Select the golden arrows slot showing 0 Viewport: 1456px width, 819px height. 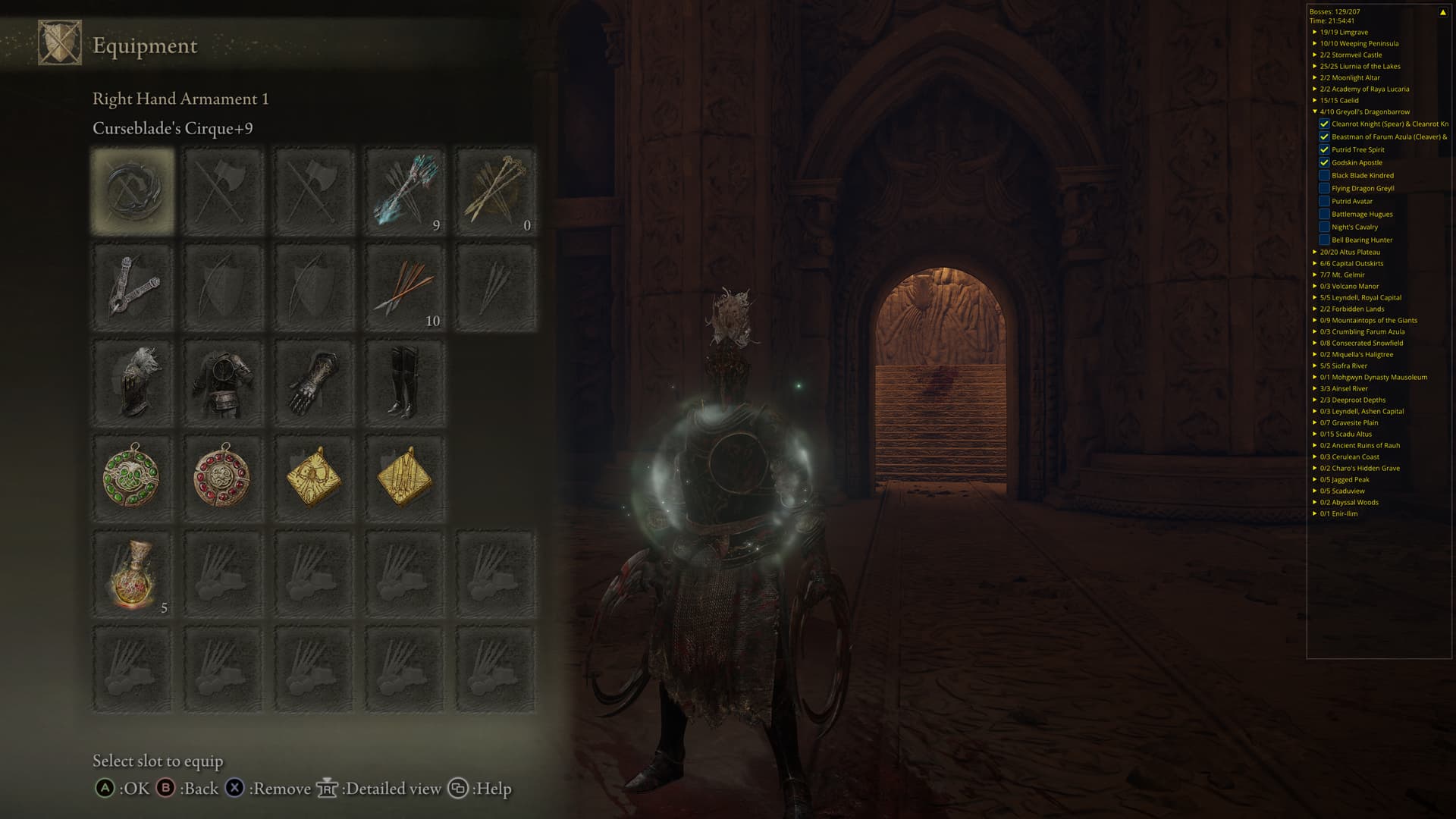(495, 191)
